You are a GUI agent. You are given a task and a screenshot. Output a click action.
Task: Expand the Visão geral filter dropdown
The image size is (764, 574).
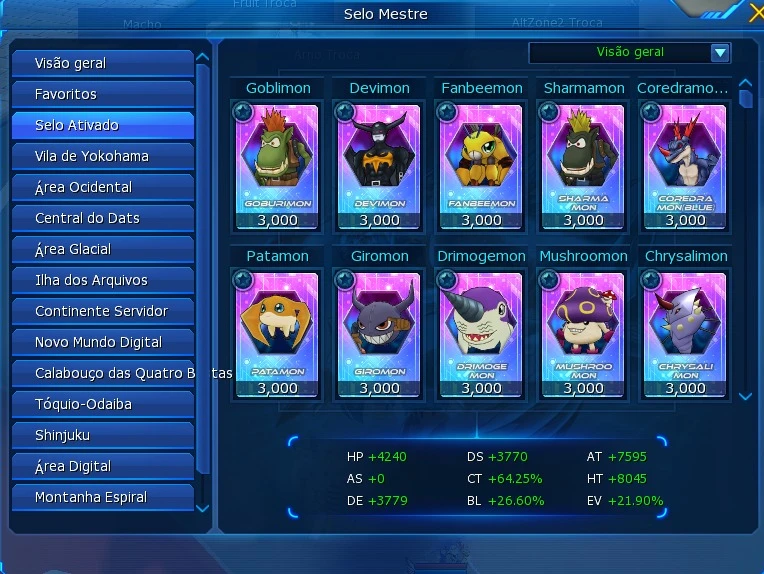[719, 53]
